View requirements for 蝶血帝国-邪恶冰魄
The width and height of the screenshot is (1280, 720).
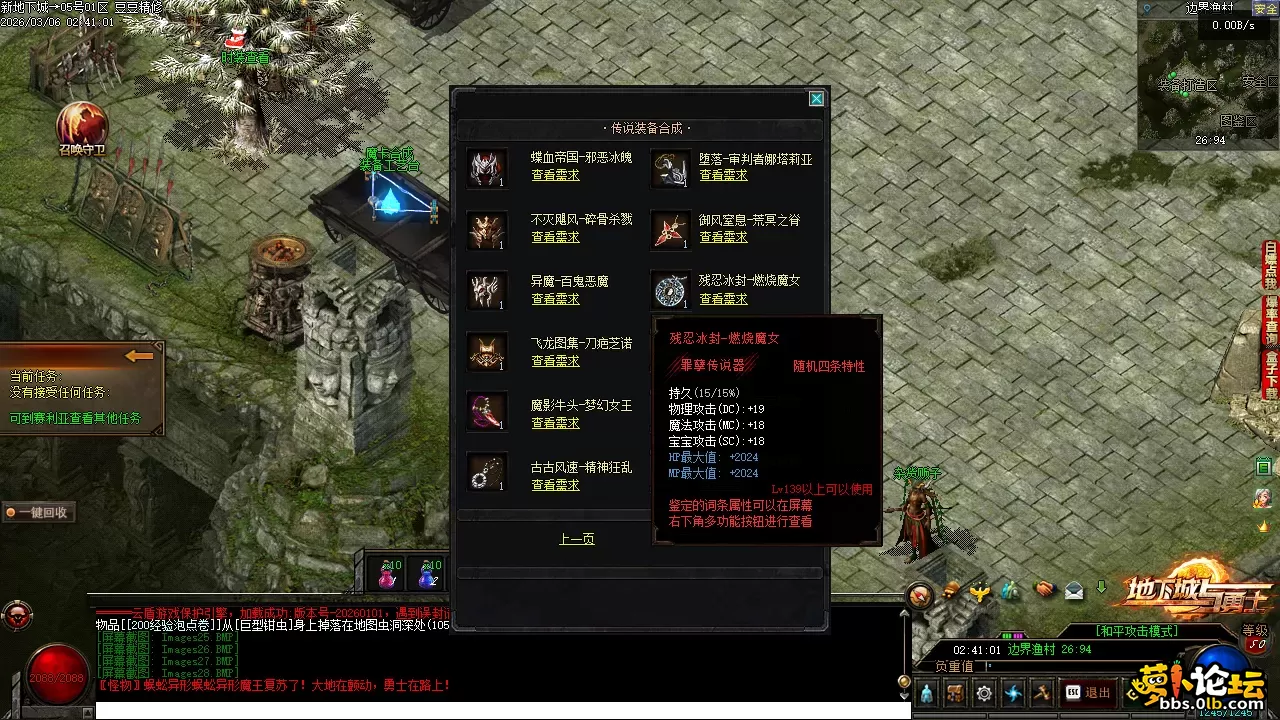point(555,175)
